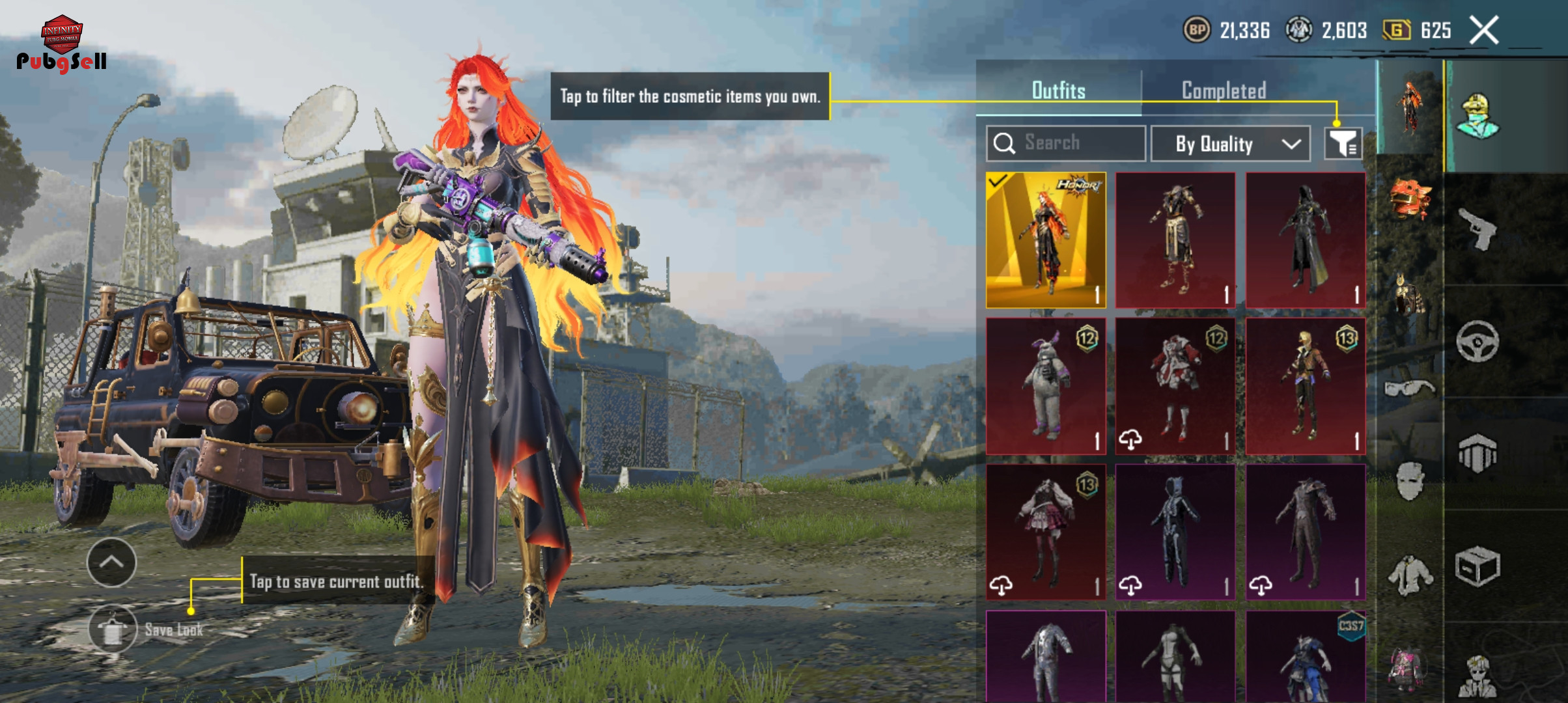Close the inventory with the X button
The width and height of the screenshot is (1568, 703).
(x=1484, y=31)
